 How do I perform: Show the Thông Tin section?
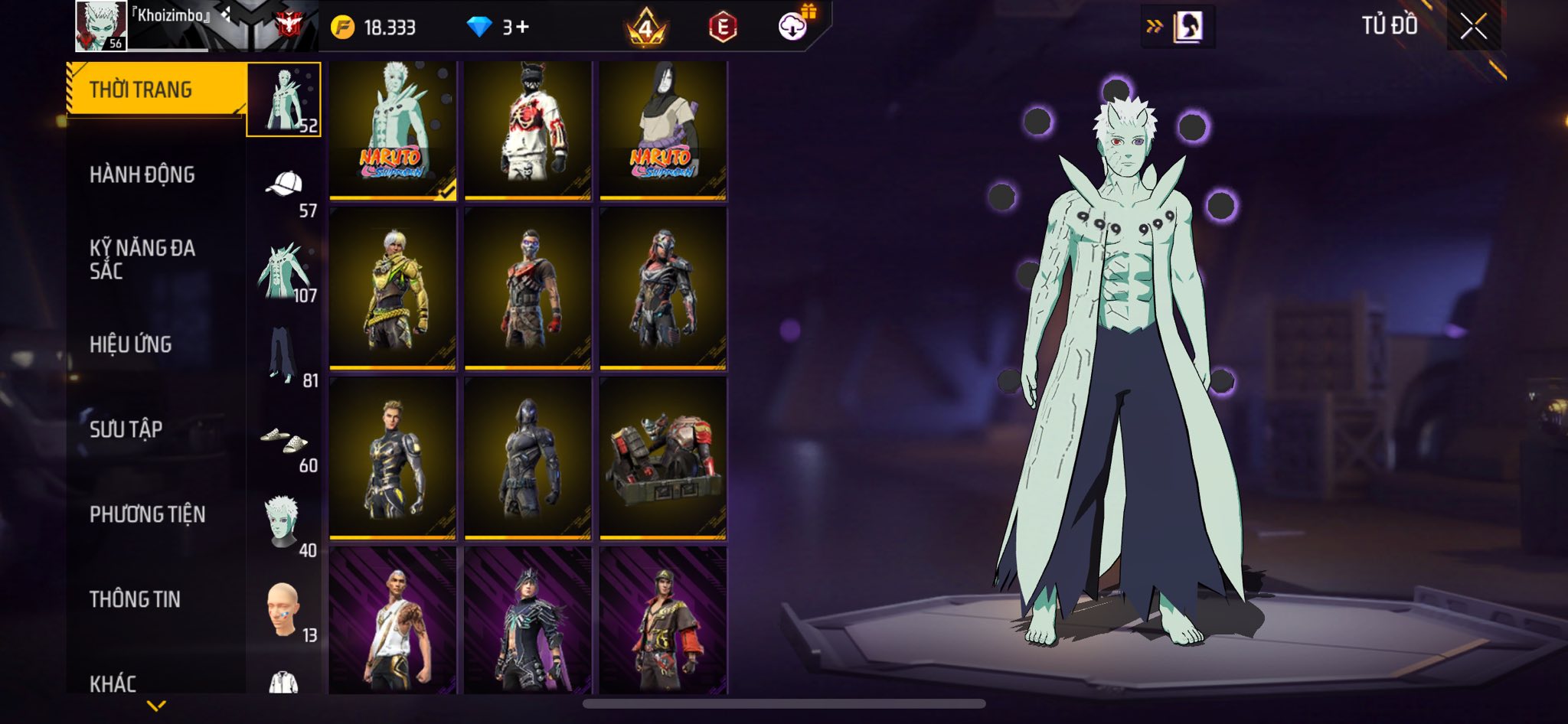136,599
